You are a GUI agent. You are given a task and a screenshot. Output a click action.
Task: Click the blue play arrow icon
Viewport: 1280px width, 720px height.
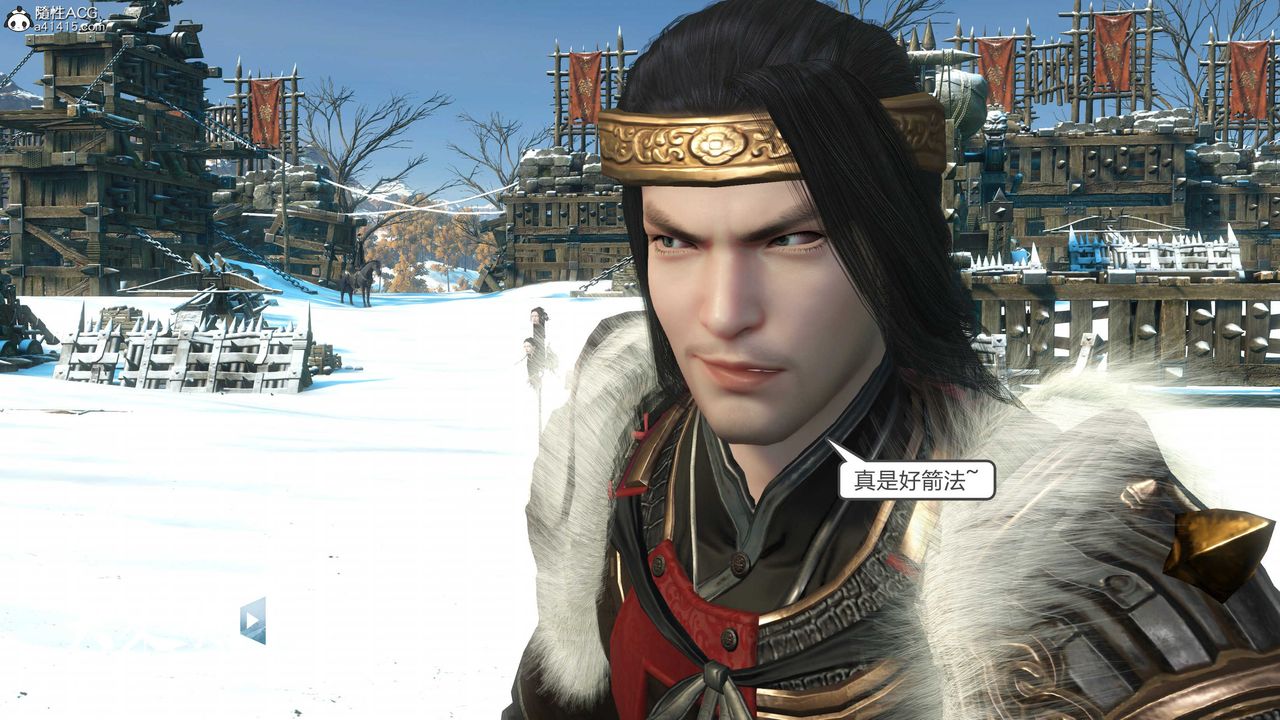(x=253, y=621)
